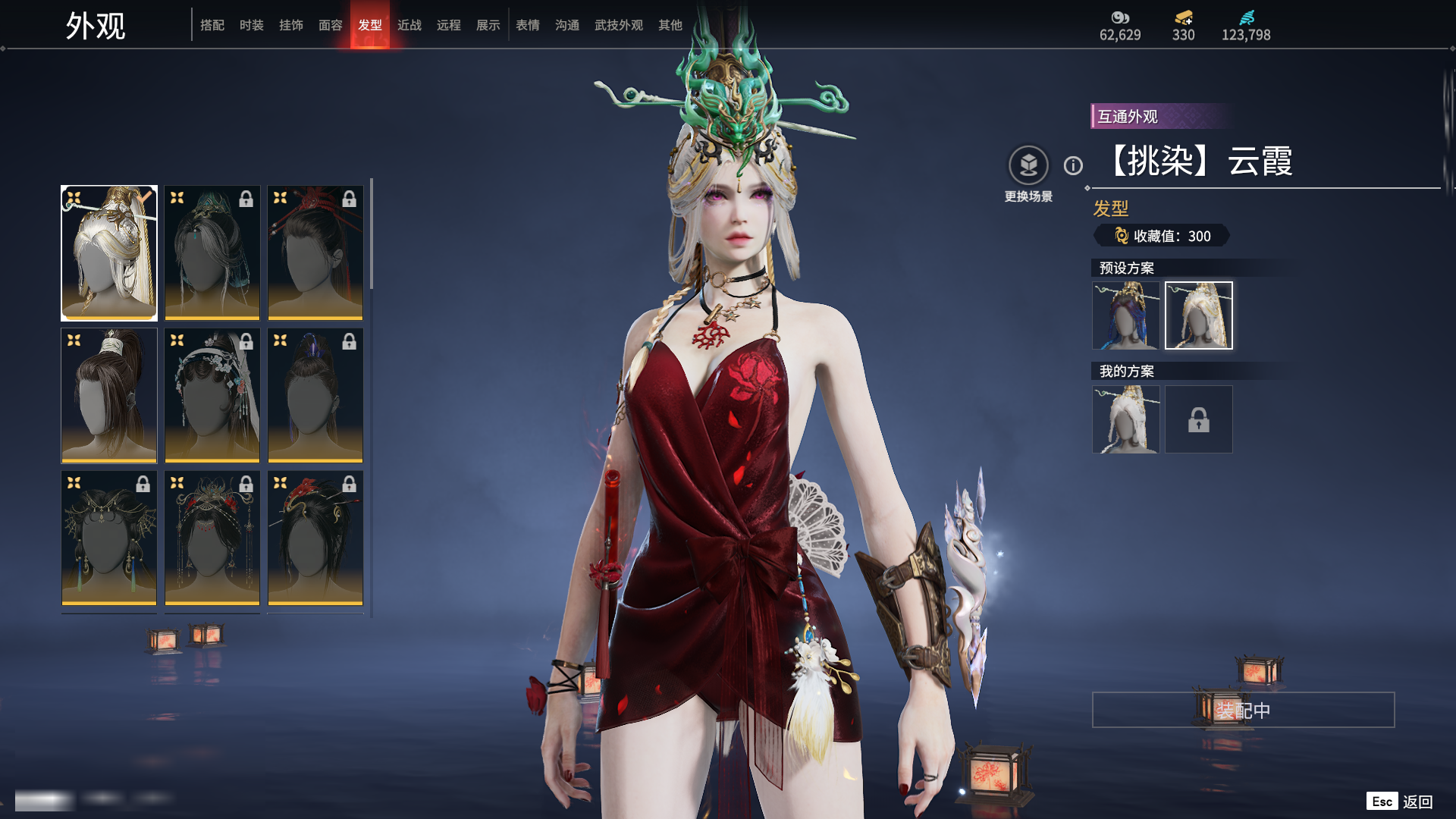
Task: Open the 近战 appearance tab
Action: (409, 25)
